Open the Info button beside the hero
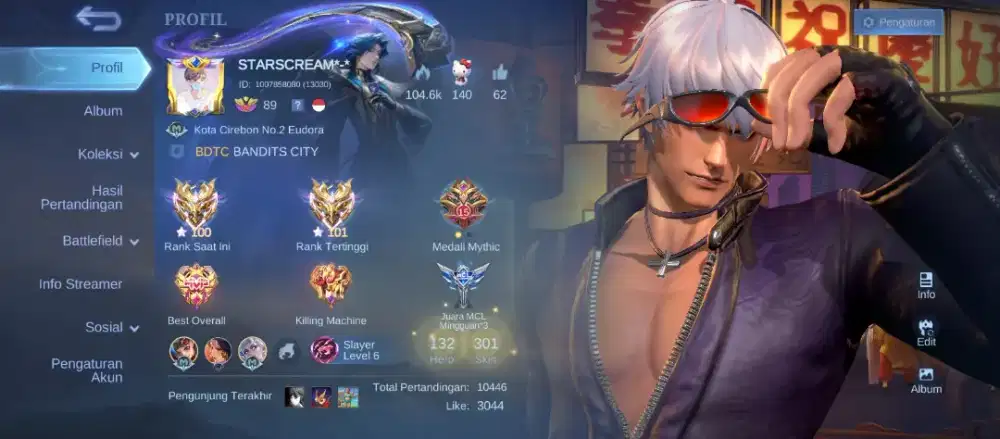This screenshot has width=1000, height=439. coord(926,285)
